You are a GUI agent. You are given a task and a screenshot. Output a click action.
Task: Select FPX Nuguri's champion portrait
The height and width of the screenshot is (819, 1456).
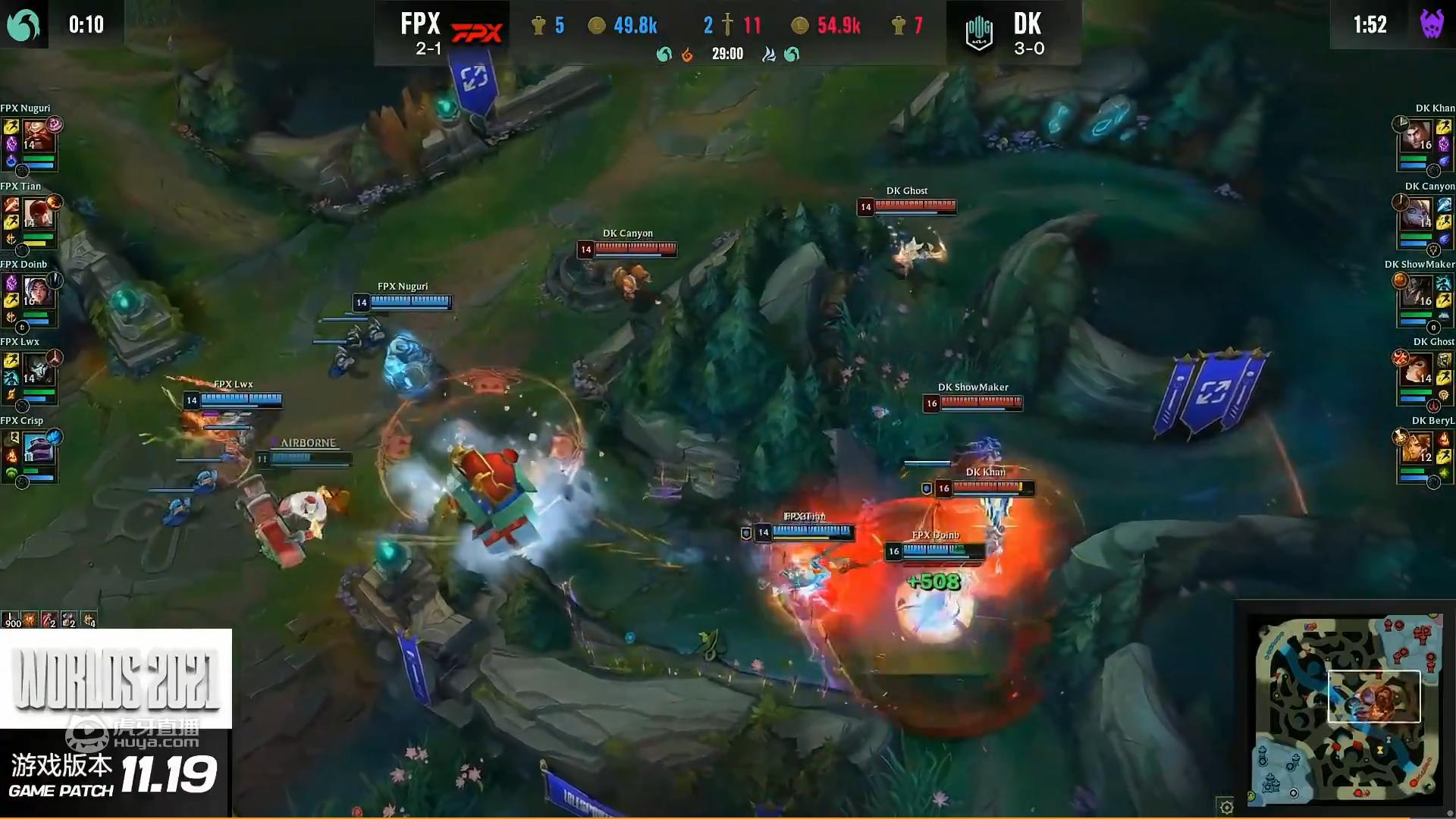click(x=37, y=137)
